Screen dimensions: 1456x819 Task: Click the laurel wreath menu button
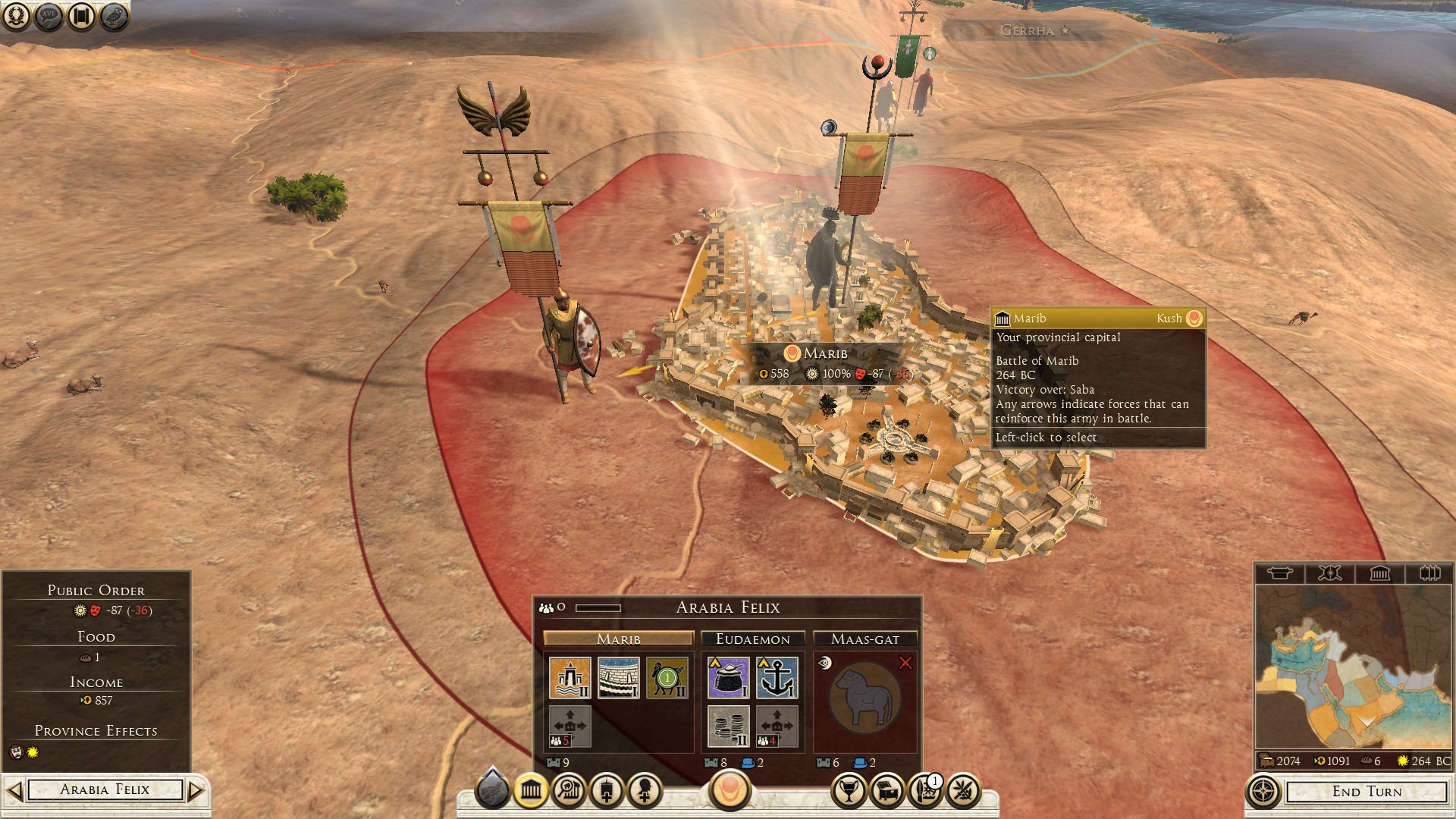point(16,16)
